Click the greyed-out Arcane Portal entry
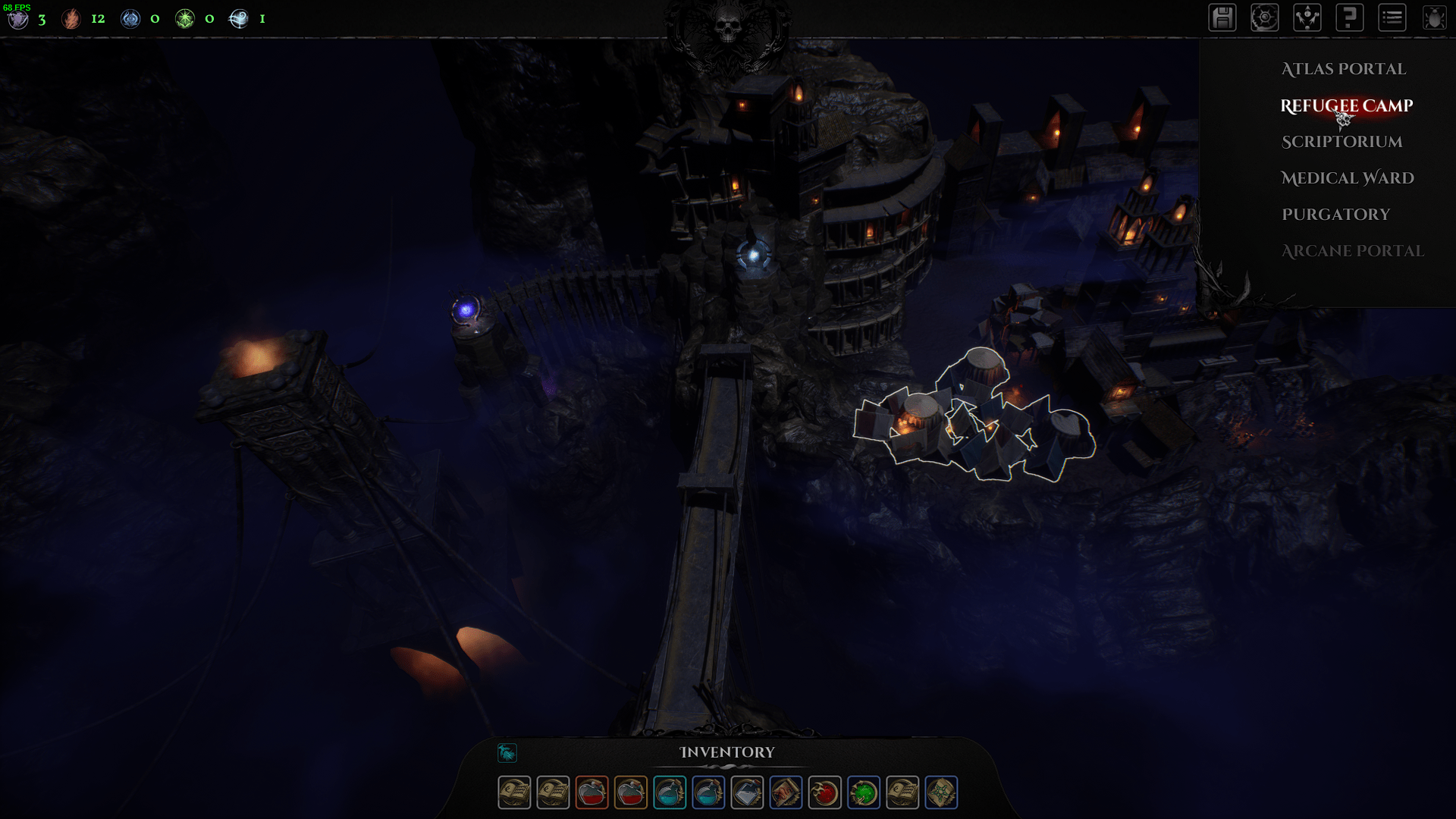 pyautogui.click(x=1352, y=251)
